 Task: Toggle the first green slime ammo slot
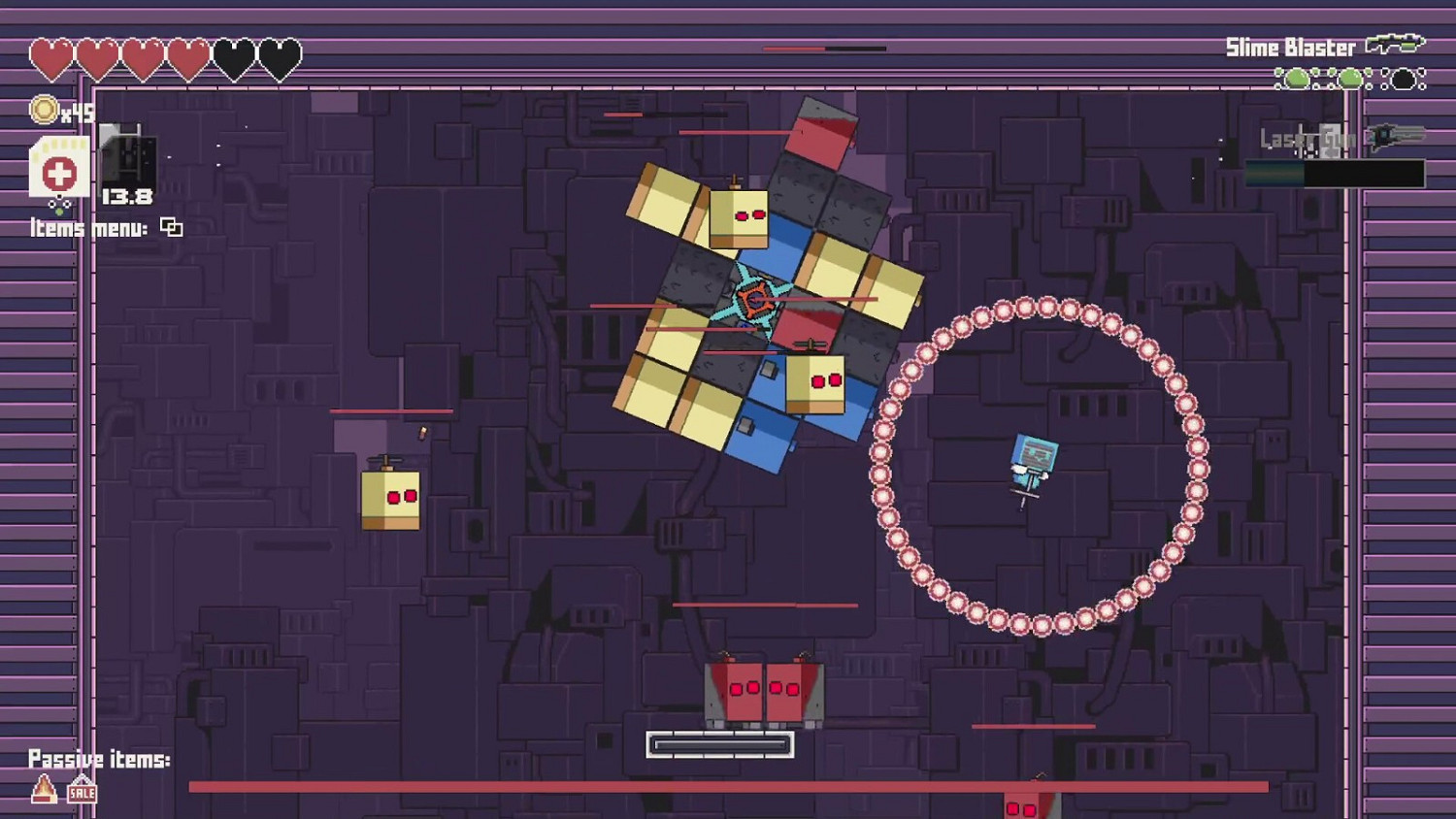pos(1296,80)
